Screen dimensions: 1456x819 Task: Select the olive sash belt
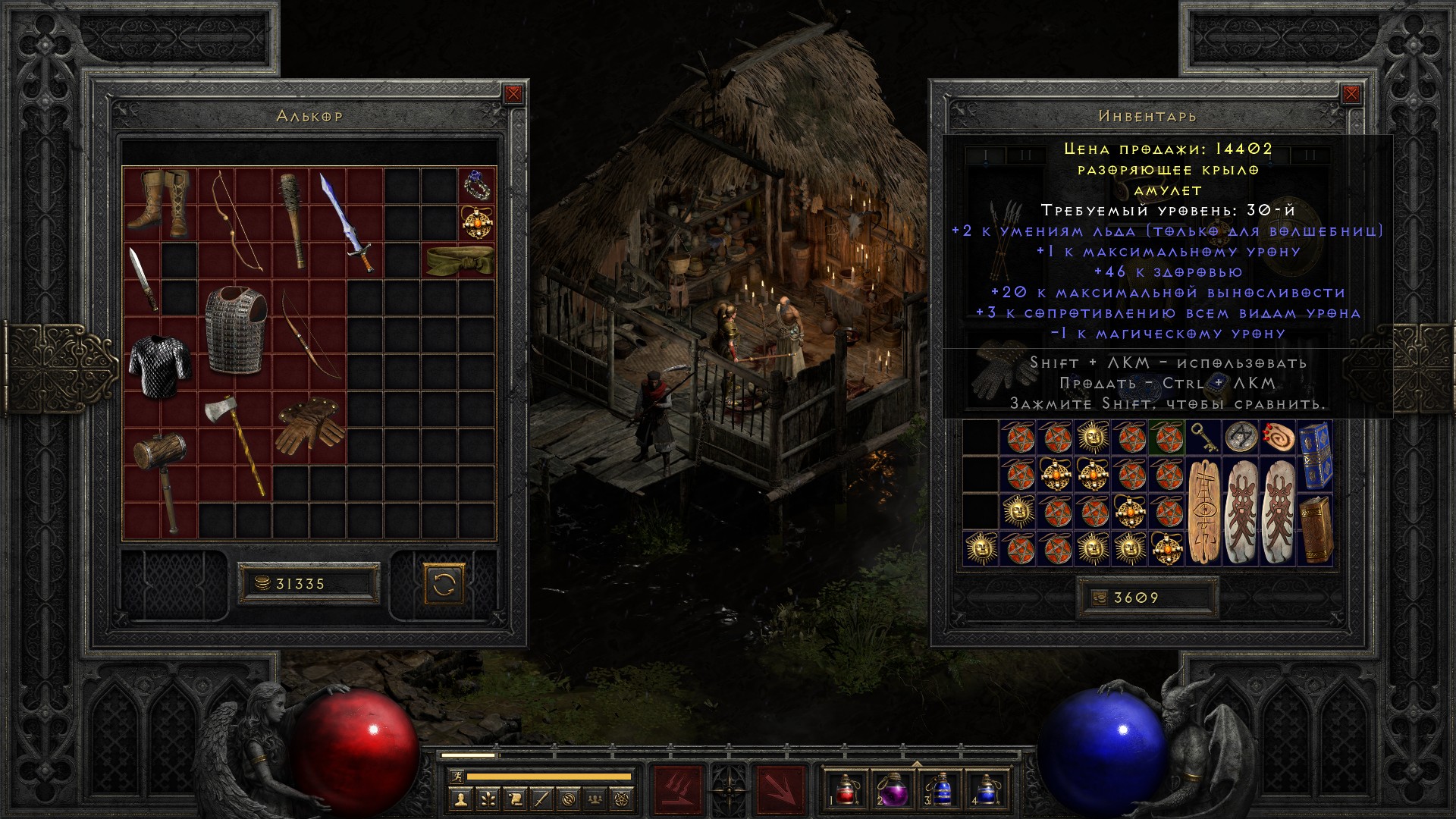pyautogui.click(x=459, y=259)
